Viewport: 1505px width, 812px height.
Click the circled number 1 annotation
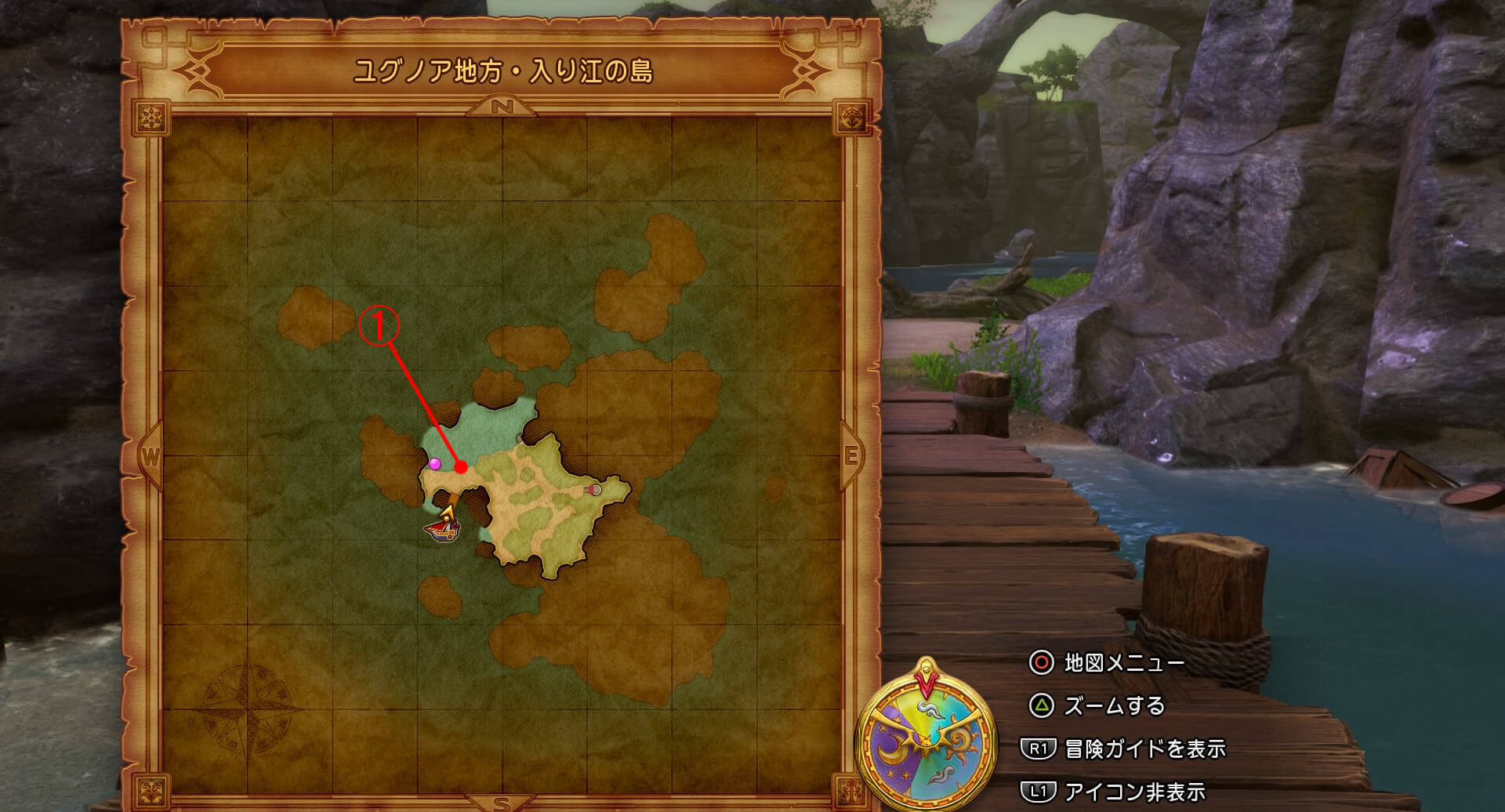click(x=379, y=325)
